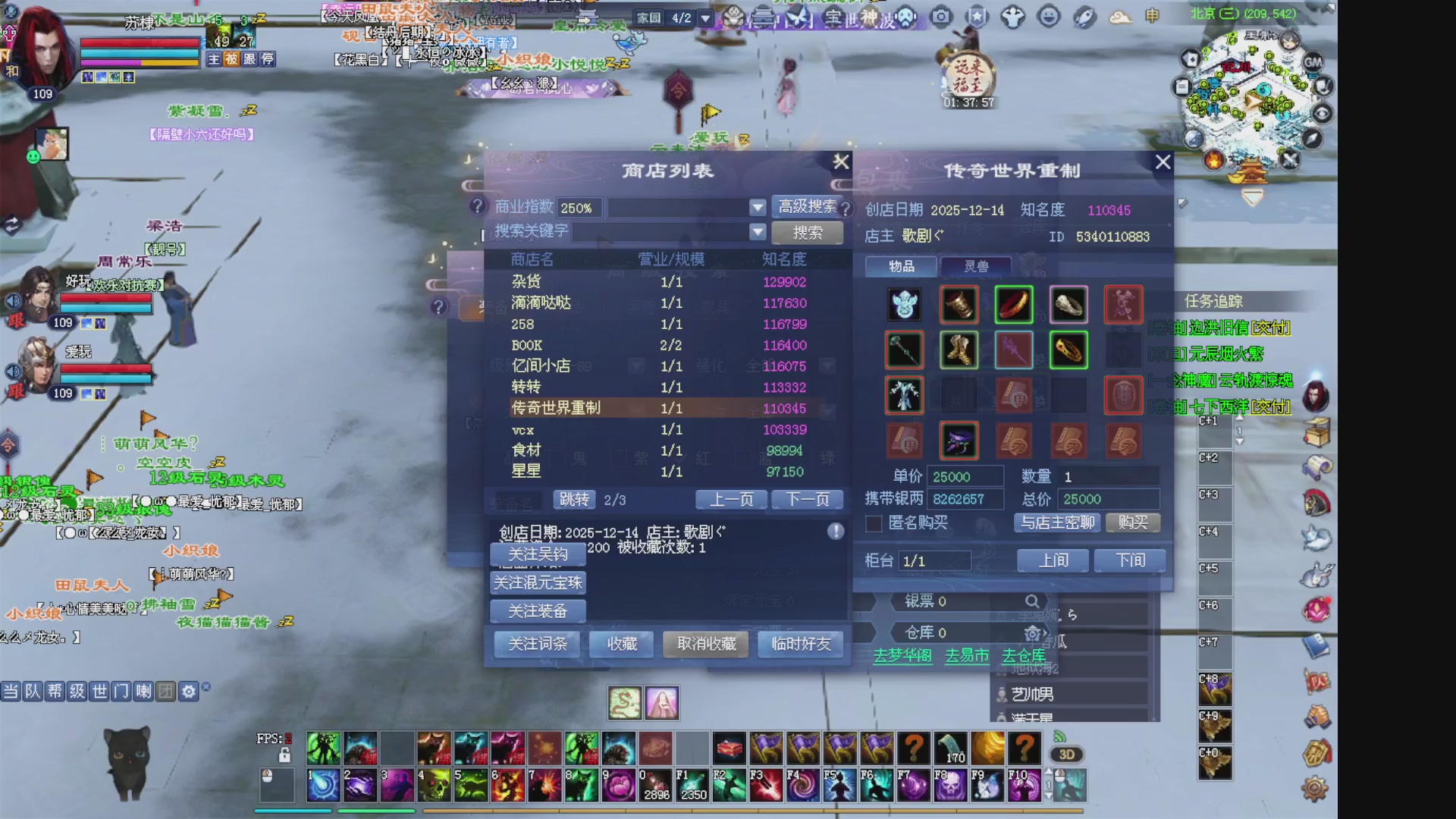The height and width of the screenshot is (819, 1456).
Task: Open the camera/screenshot icon on top toolbar
Action: coord(940,15)
